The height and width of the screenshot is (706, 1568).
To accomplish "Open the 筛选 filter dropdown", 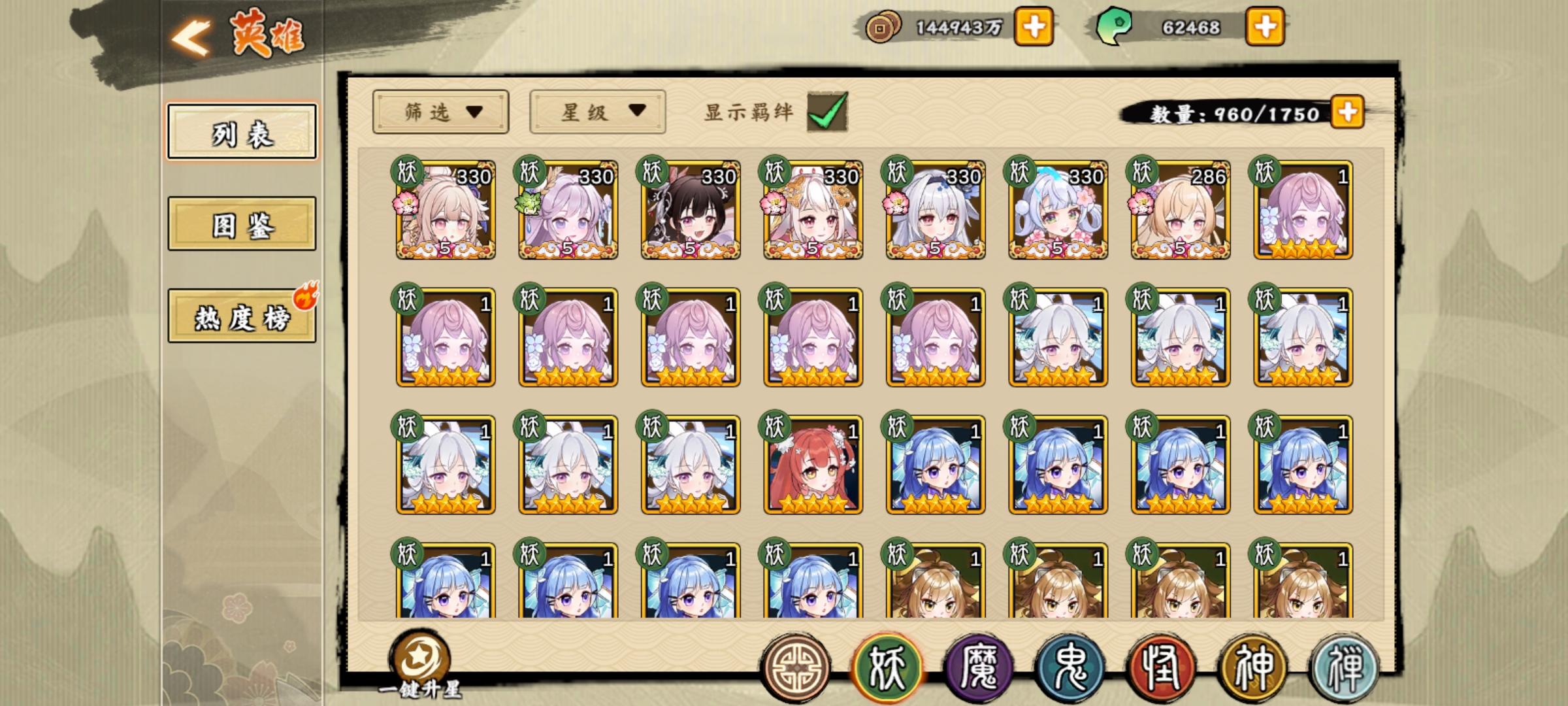I will 440,112.
